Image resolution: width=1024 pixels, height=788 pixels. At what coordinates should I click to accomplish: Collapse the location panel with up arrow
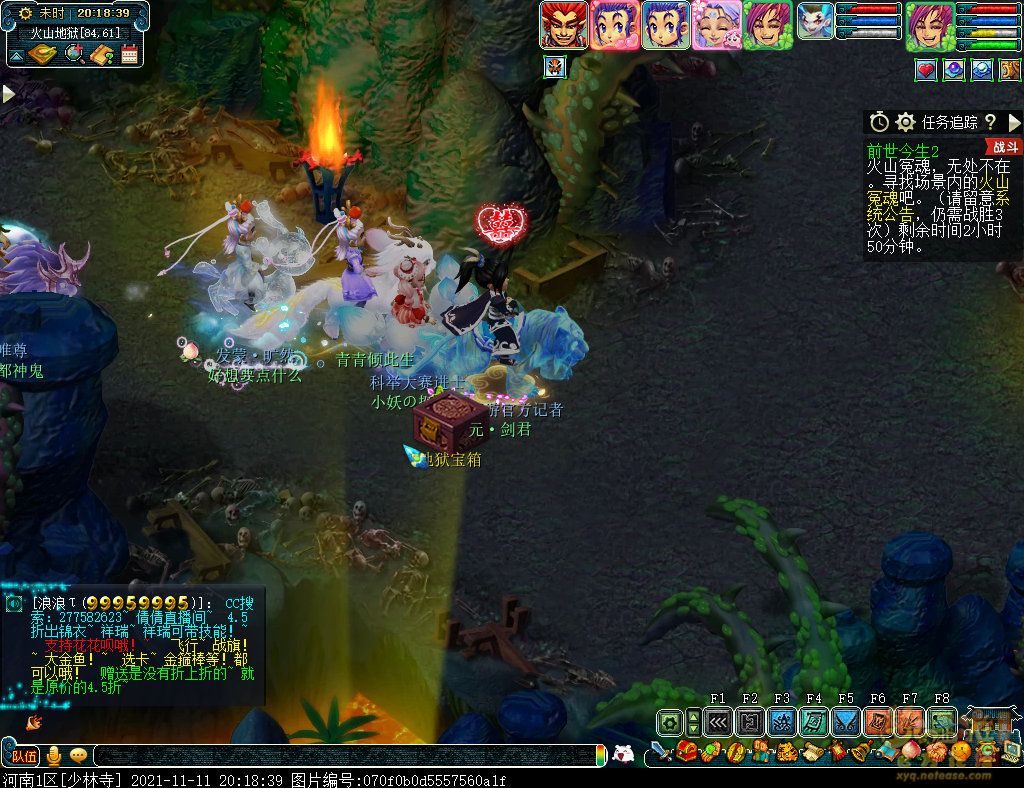click(16, 54)
